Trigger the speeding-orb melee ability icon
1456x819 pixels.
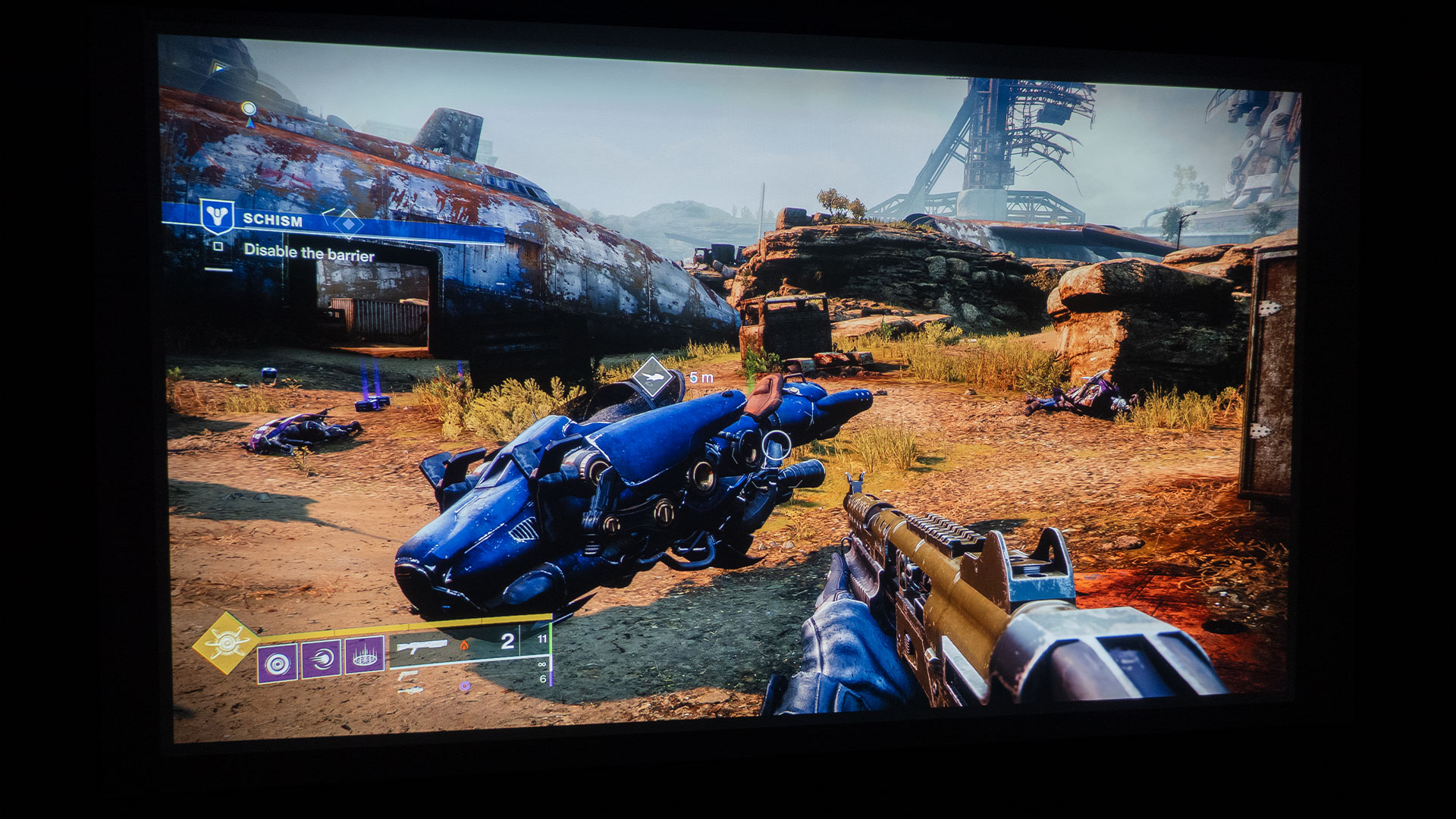(x=322, y=659)
